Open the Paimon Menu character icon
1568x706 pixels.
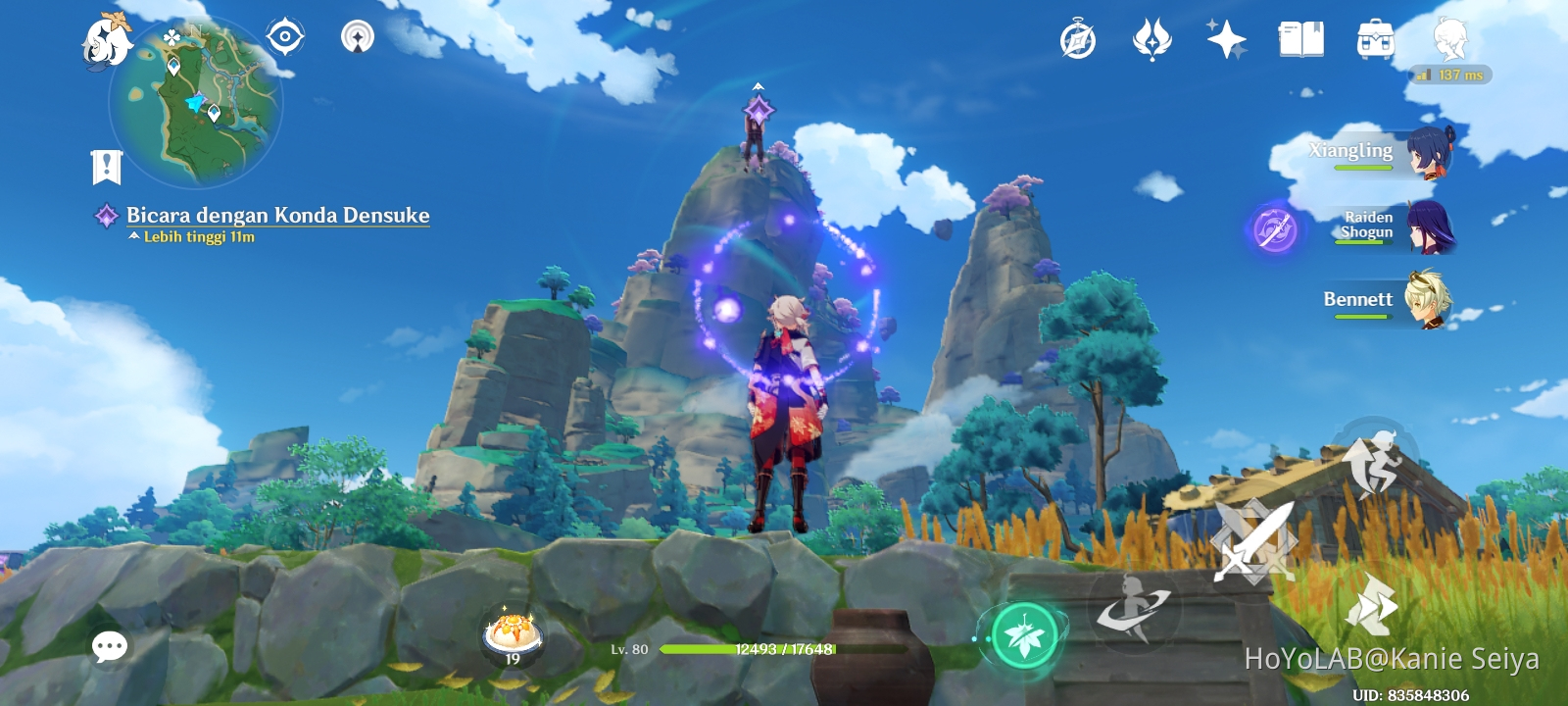point(1452,39)
